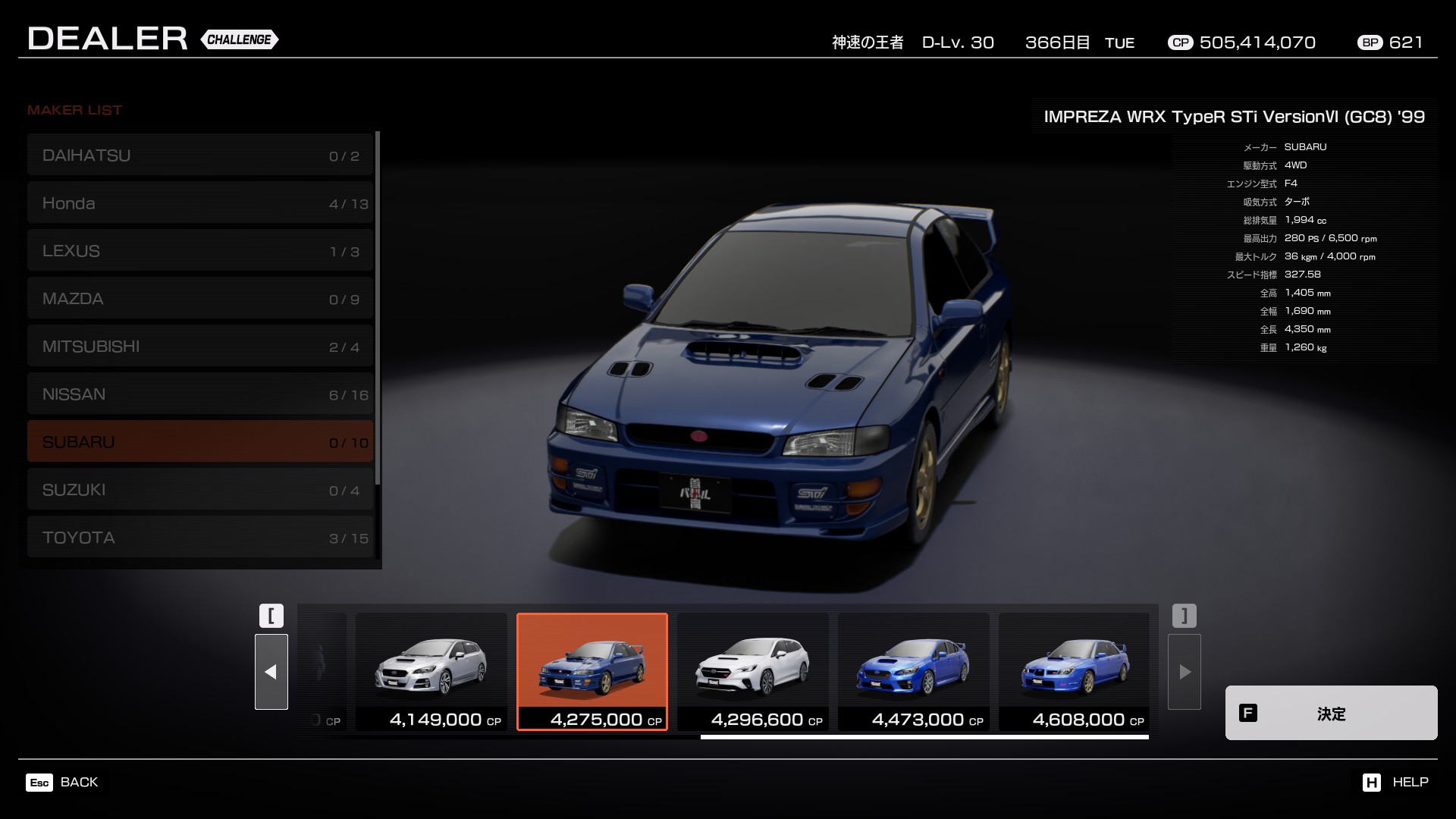1456x819 pixels.
Task: Select the Impreza thumbnail priced 4,275,000 CP
Action: pyautogui.click(x=591, y=672)
